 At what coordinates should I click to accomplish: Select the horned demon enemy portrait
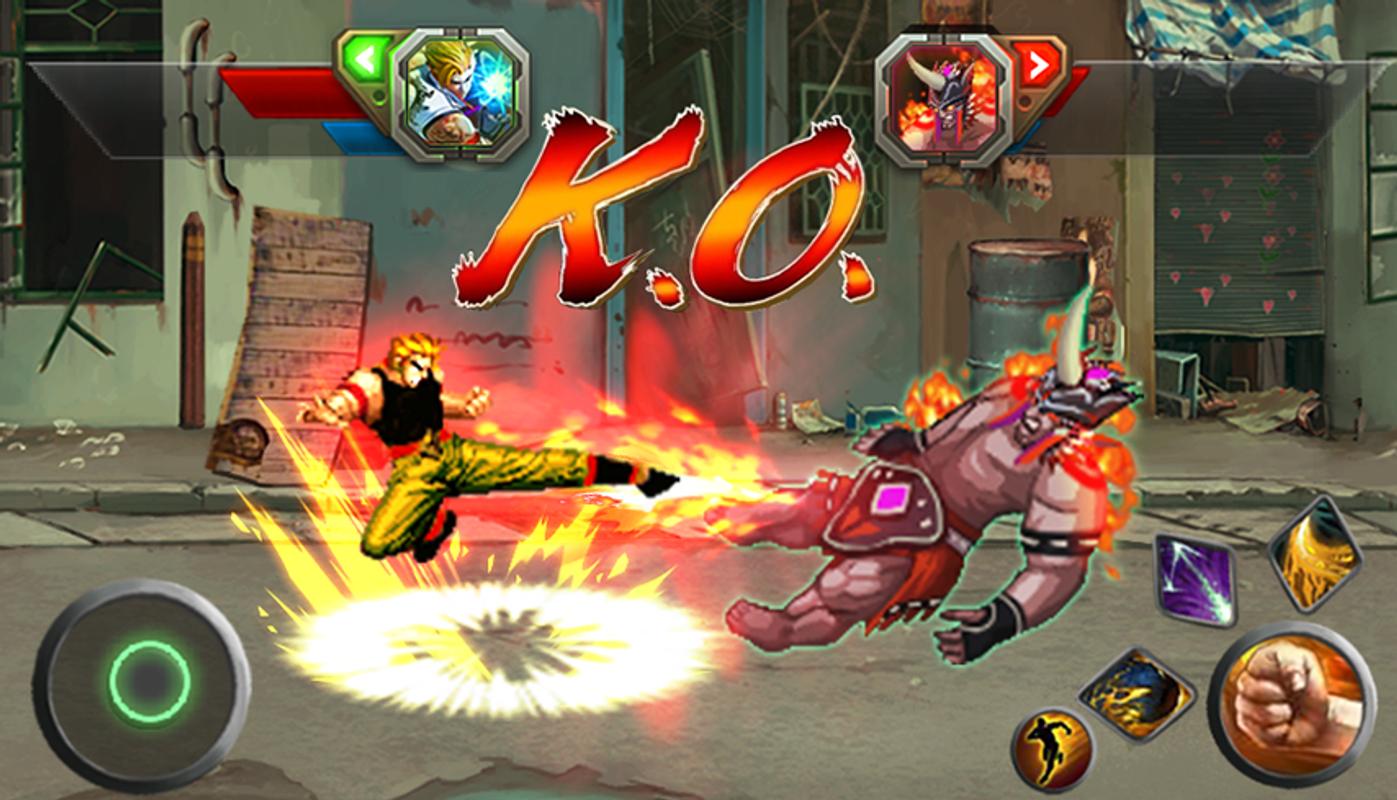point(943,97)
